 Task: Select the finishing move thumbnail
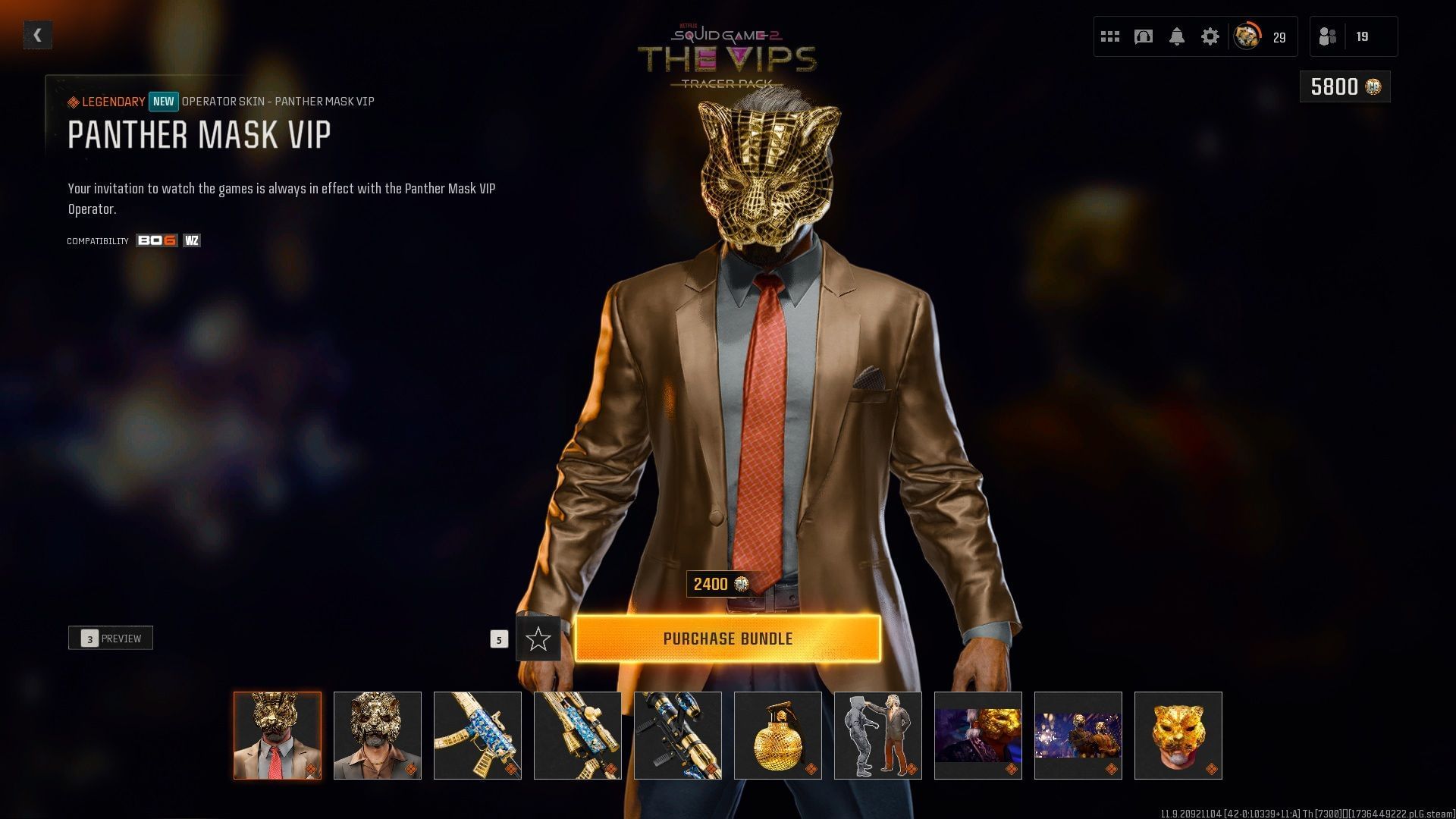tap(877, 735)
